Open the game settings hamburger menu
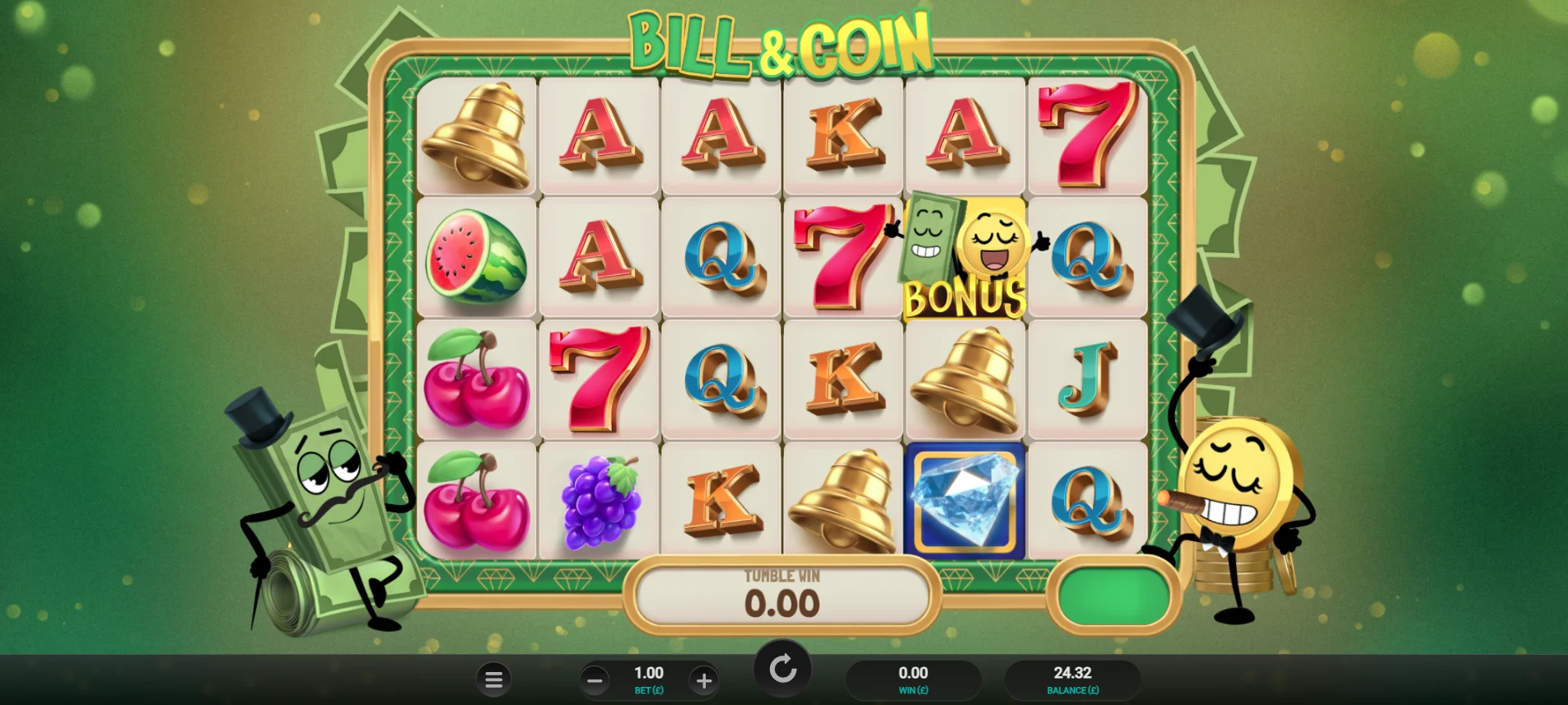Viewport: 1568px width, 705px height. tap(494, 679)
